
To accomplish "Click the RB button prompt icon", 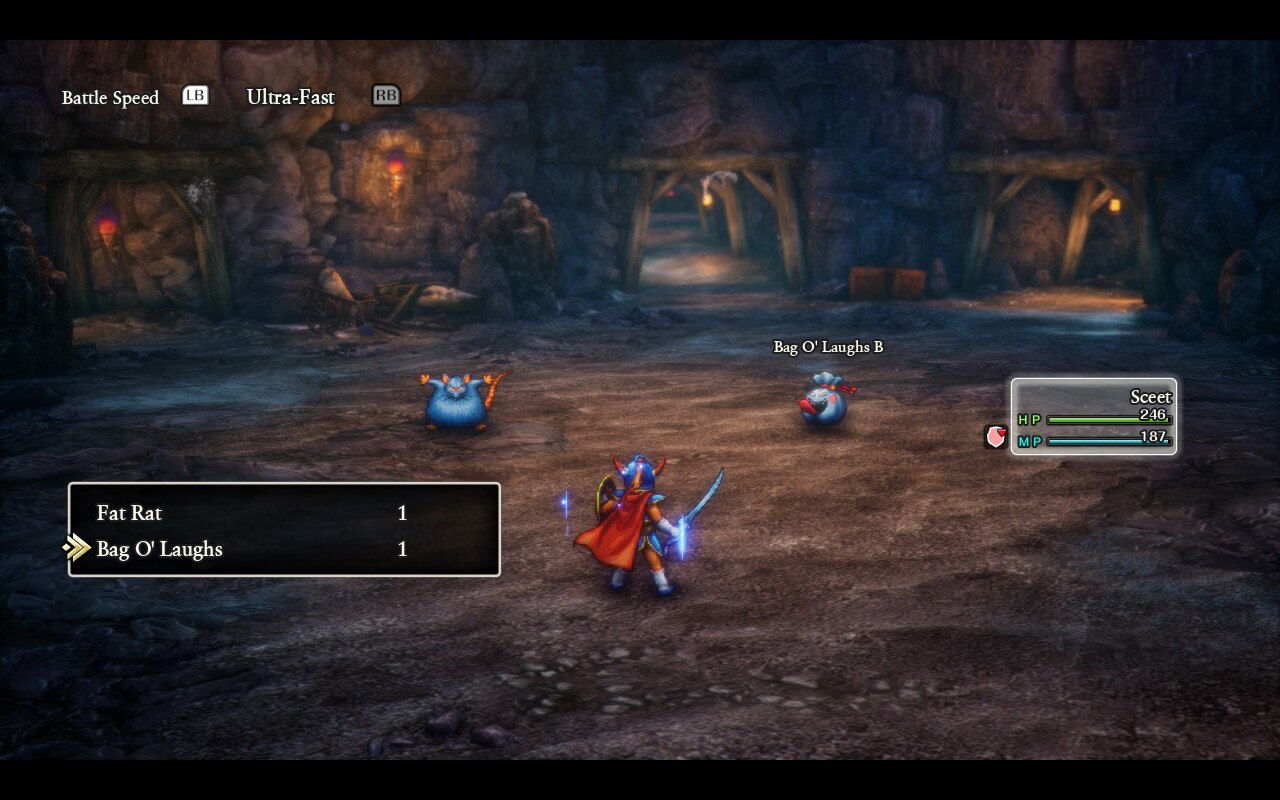I will [386, 95].
